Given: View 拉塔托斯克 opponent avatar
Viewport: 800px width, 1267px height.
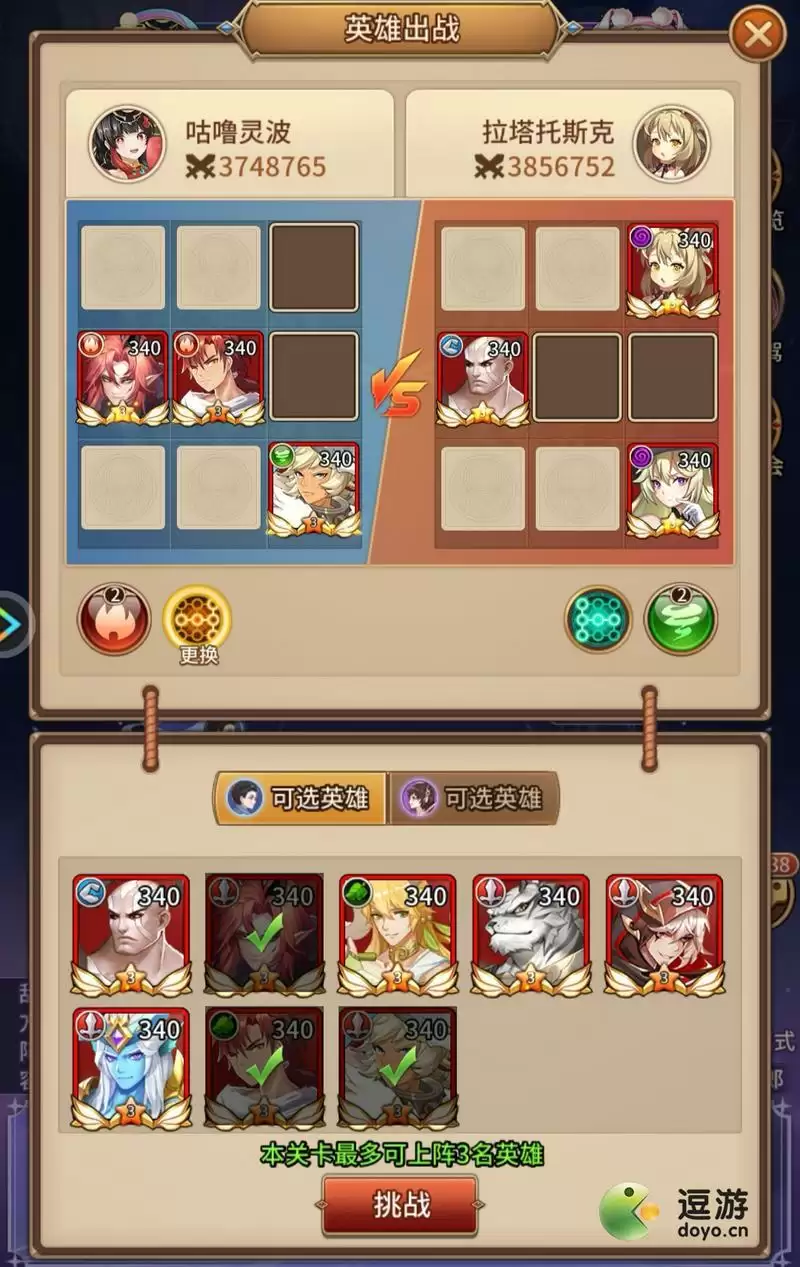Looking at the screenshot, I should tap(671, 144).
